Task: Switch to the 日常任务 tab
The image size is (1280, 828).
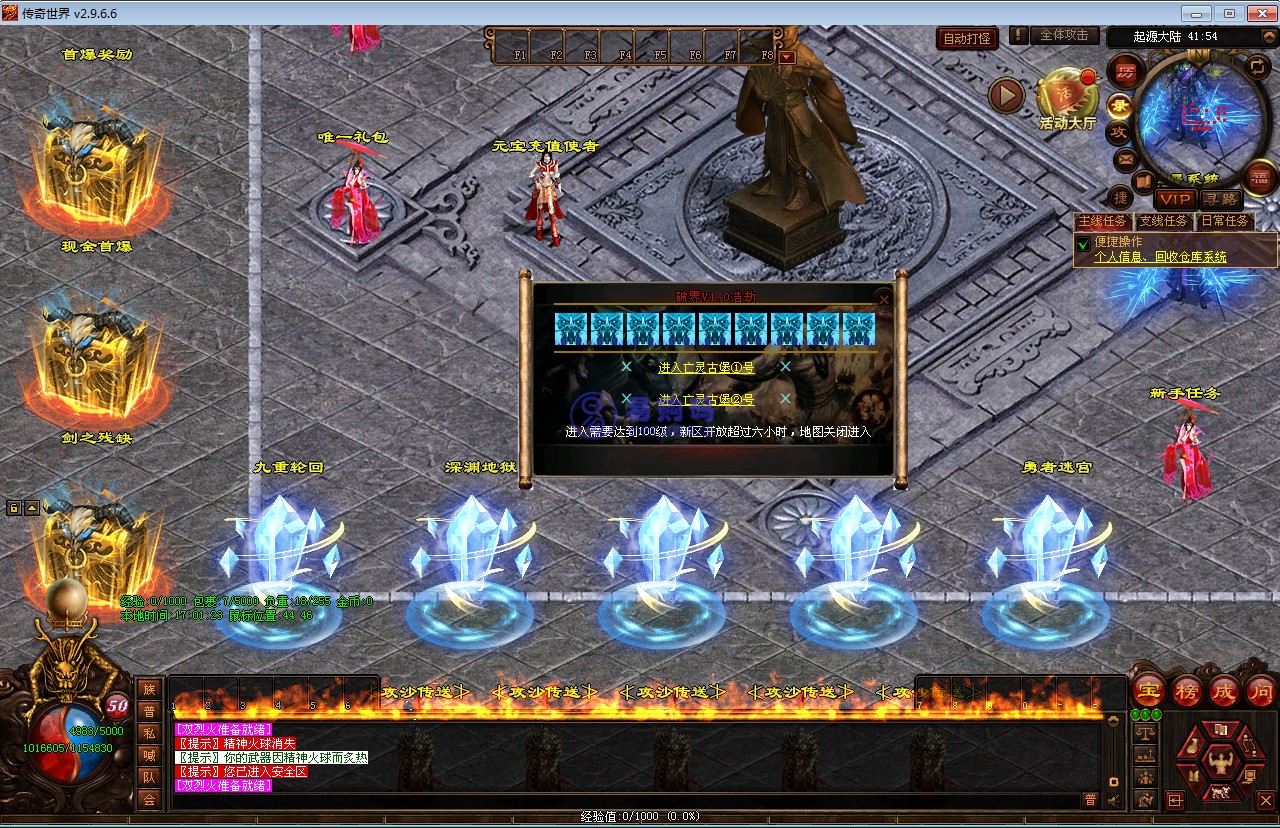Action: pos(1225,221)
